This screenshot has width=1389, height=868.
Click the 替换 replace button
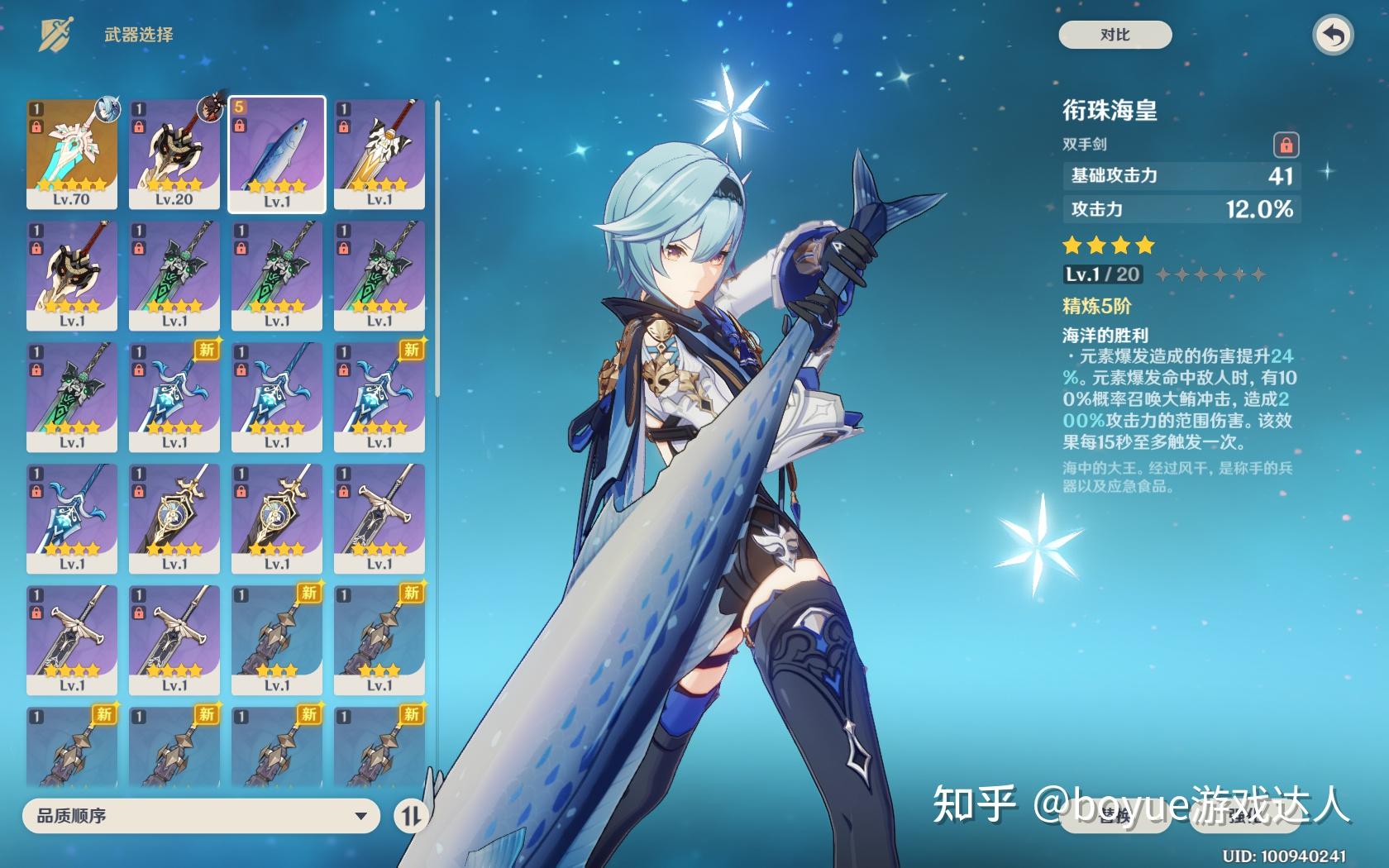[x=1115, y=817]
